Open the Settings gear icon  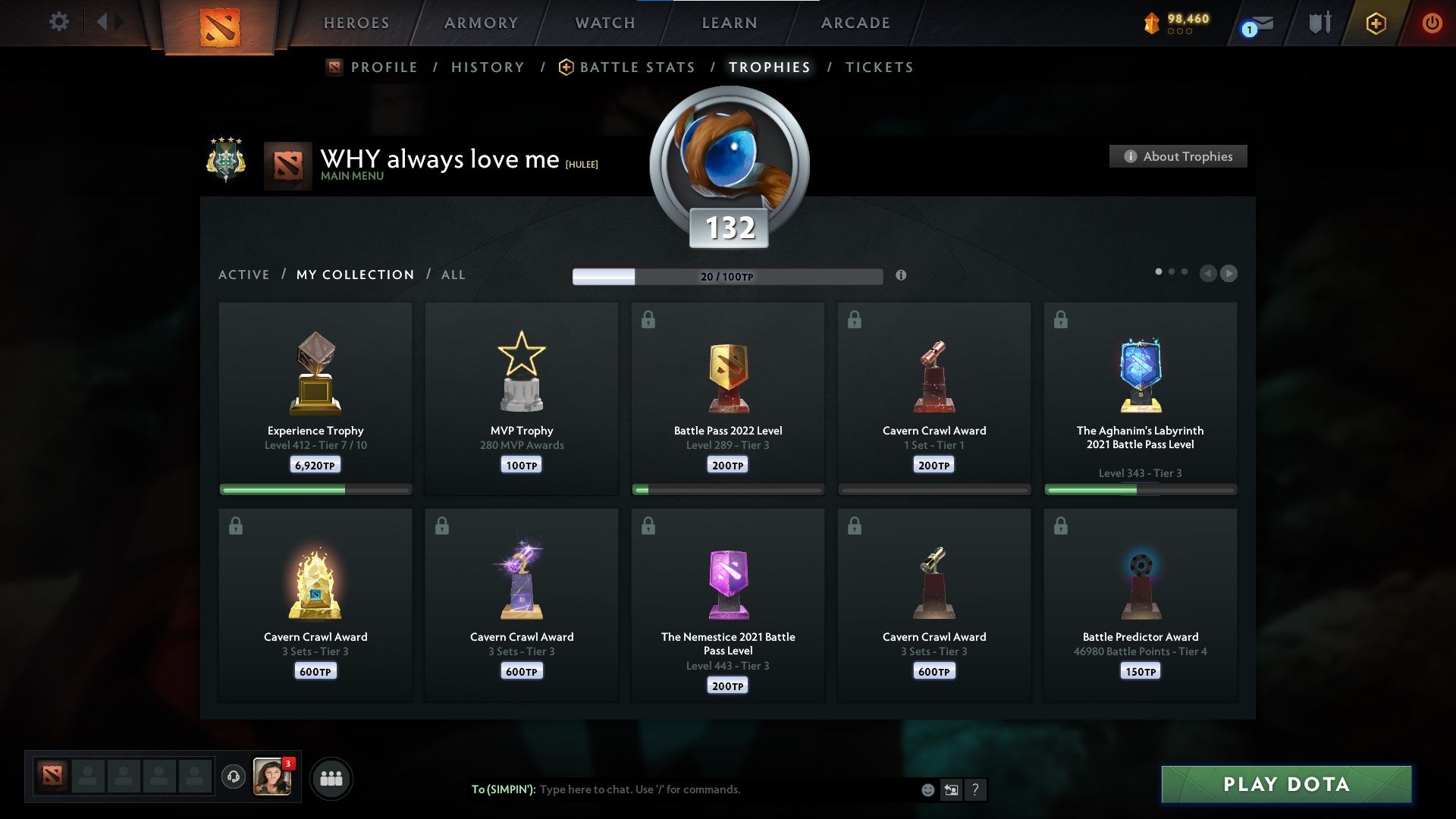pos(58,22)
